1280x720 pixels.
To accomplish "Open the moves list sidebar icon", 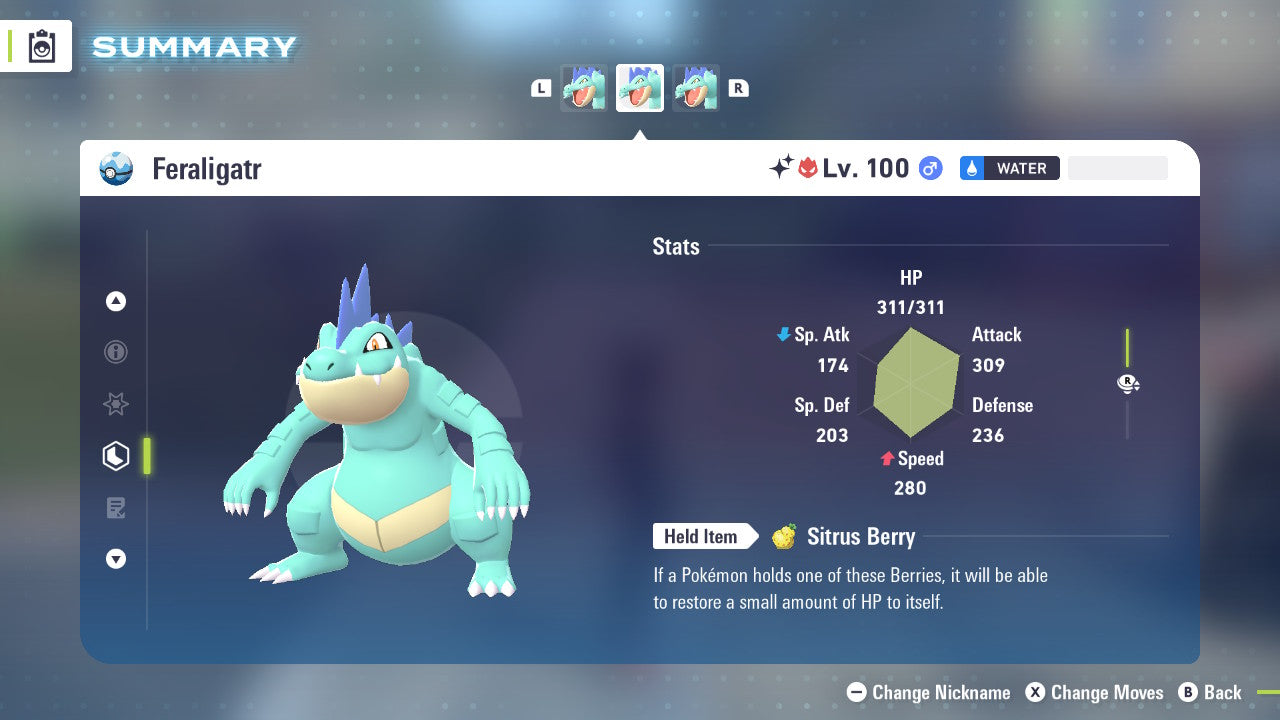I will pyautogui.click(x=115, y=508).
